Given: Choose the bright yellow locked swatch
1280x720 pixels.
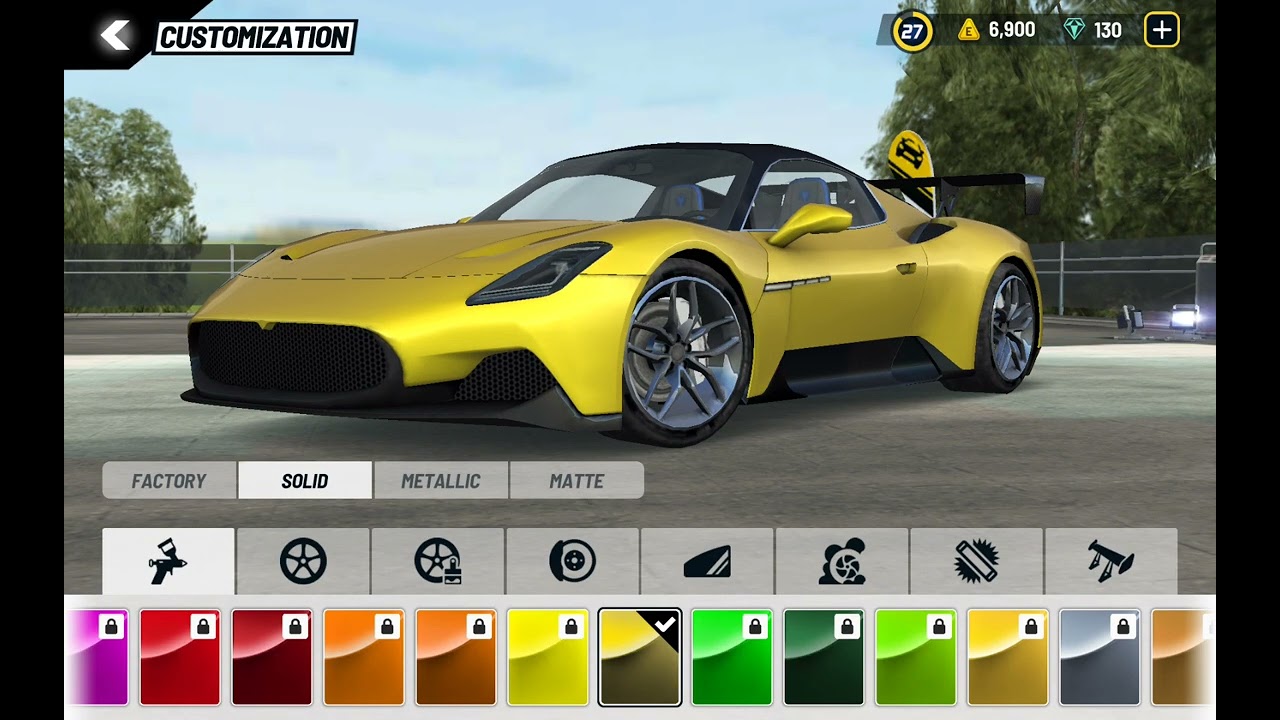Looking at the screenshot, I should click(x=548, y=658).
